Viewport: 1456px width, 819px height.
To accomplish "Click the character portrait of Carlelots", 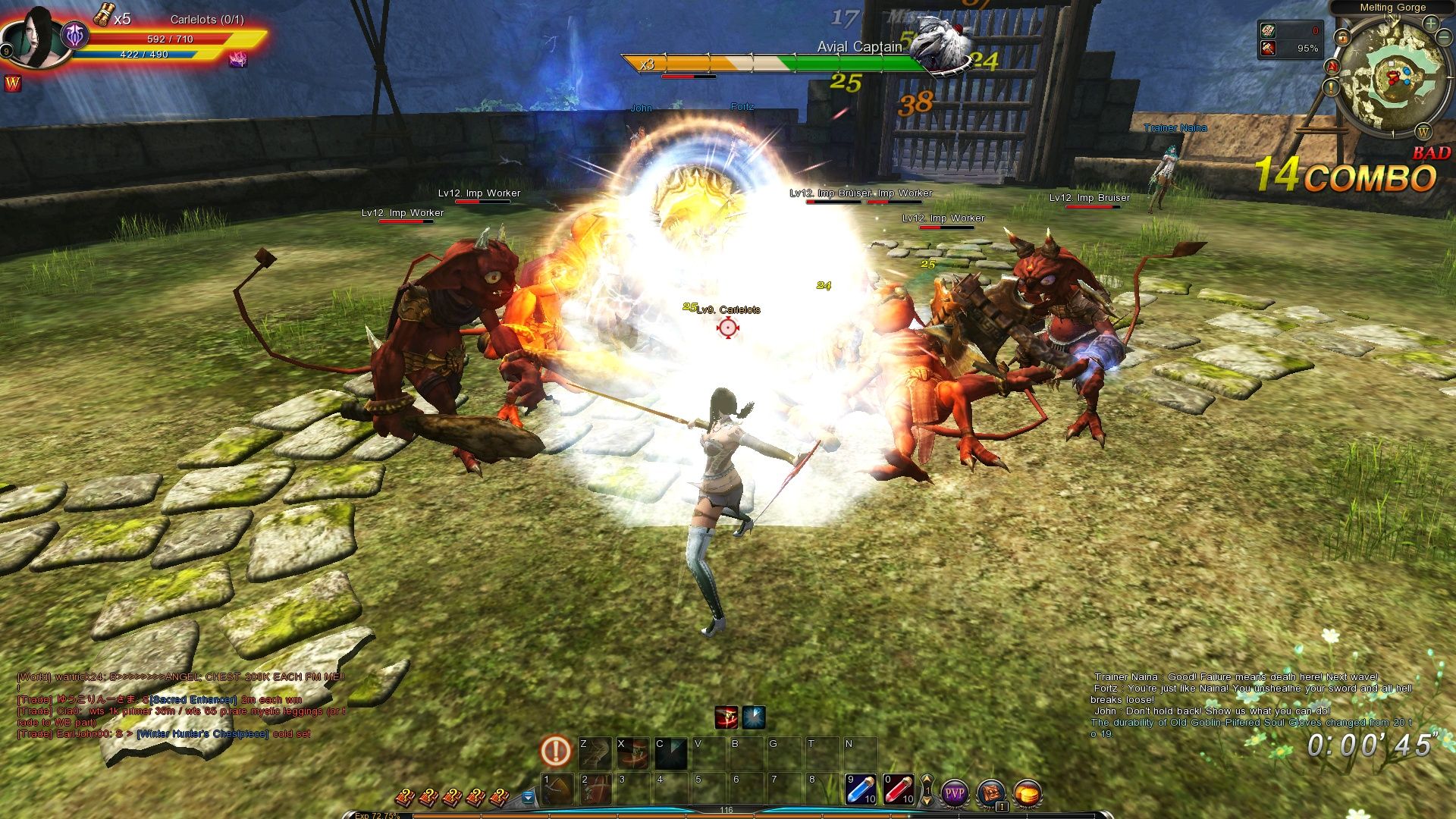I will coord(36,38).
